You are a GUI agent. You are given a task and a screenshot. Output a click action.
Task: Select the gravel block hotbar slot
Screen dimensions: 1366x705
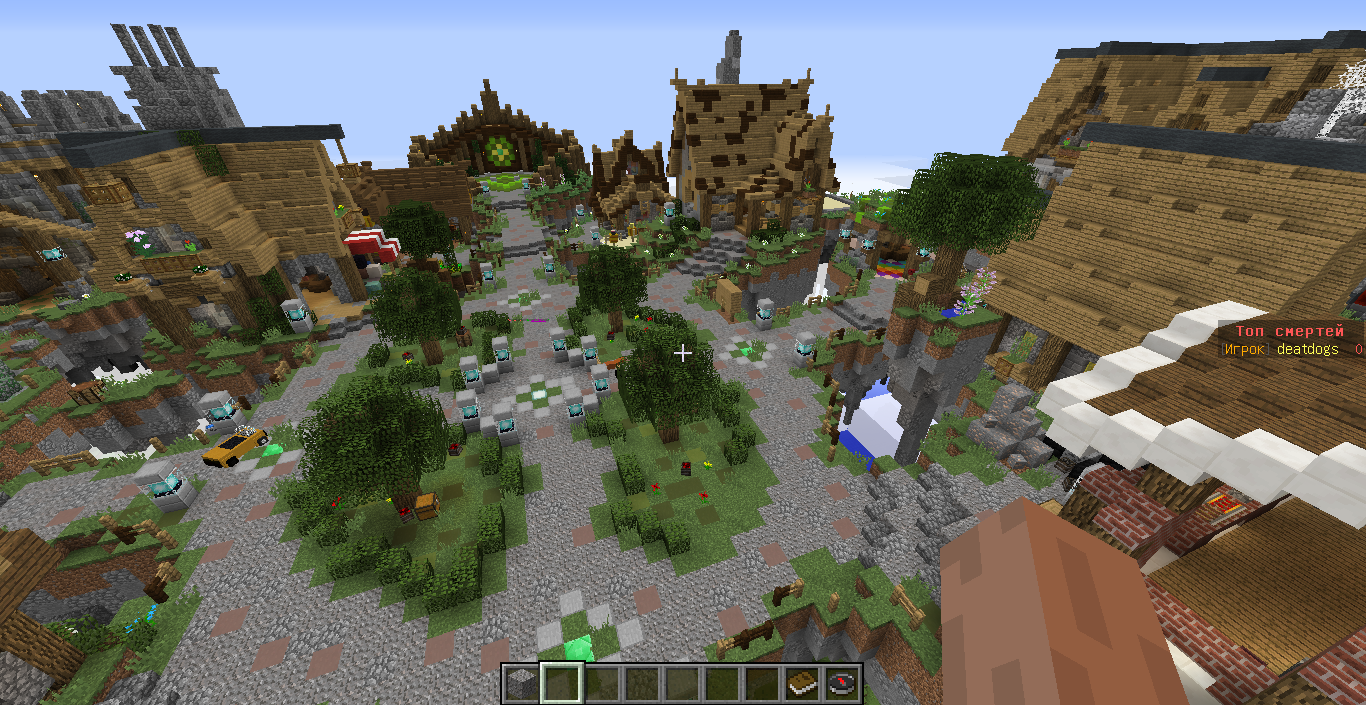coord(520,683)
